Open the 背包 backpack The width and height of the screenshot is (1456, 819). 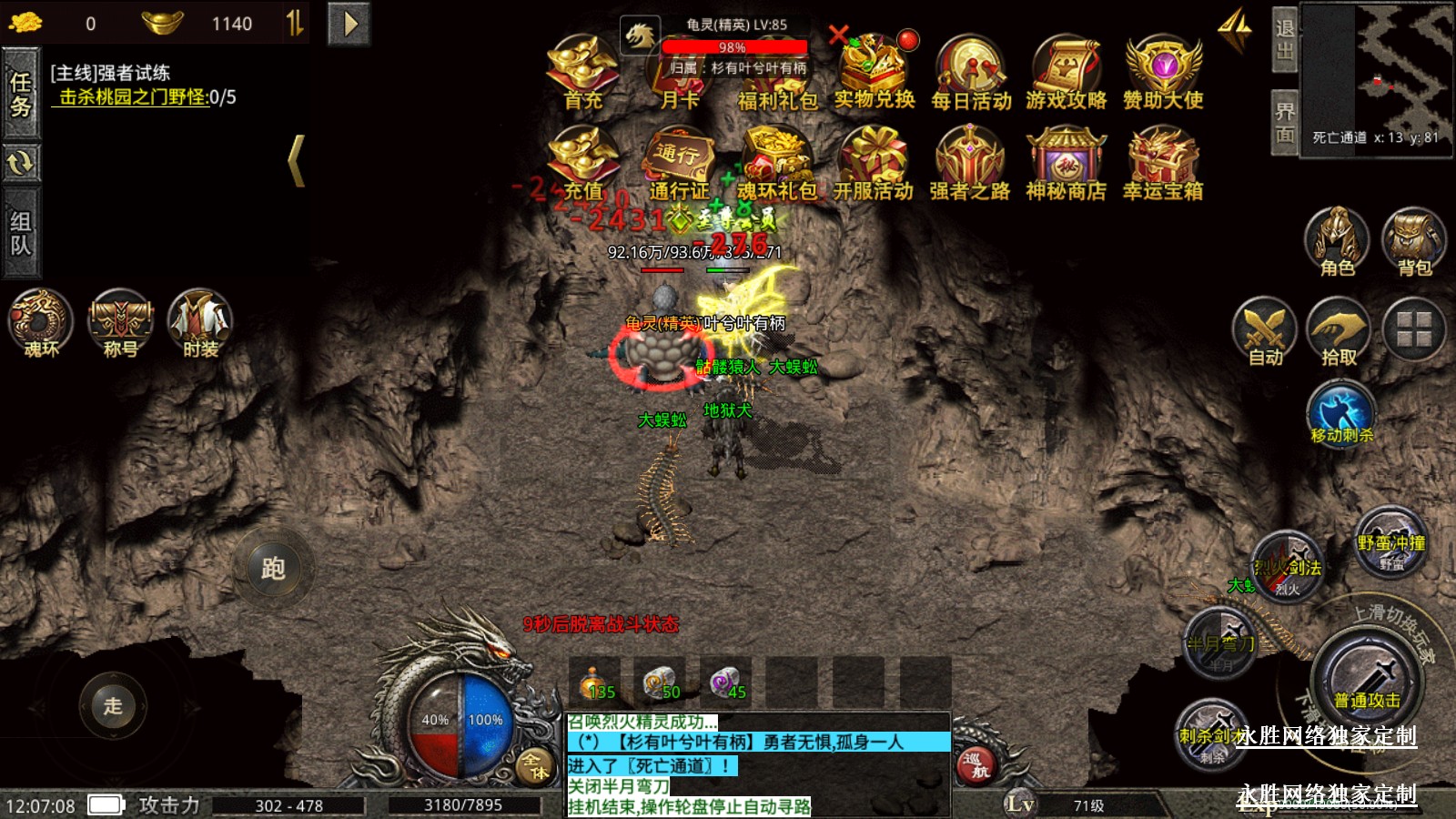point(1413,241)
